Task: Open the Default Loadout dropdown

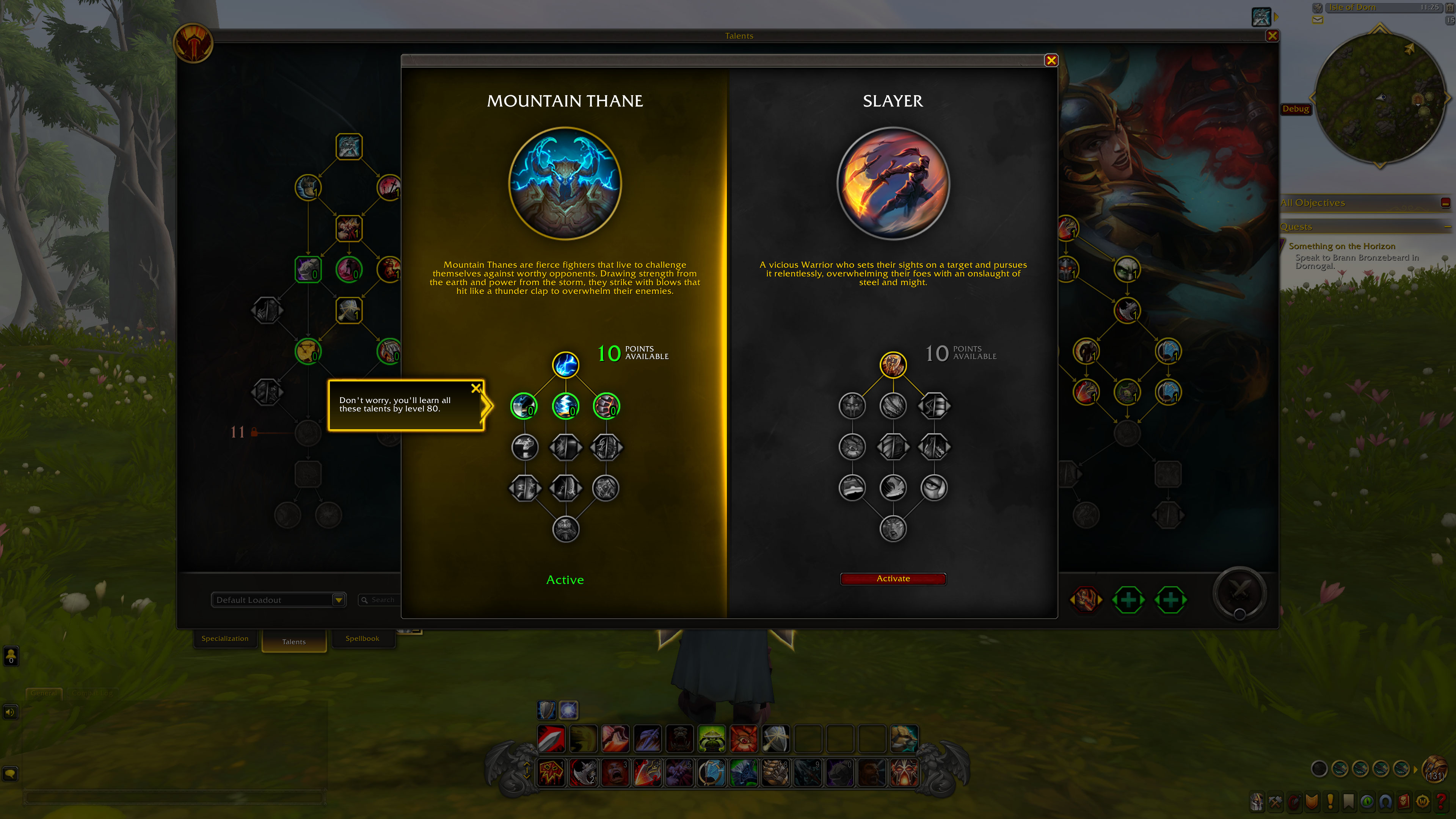Action: (339, 600)
